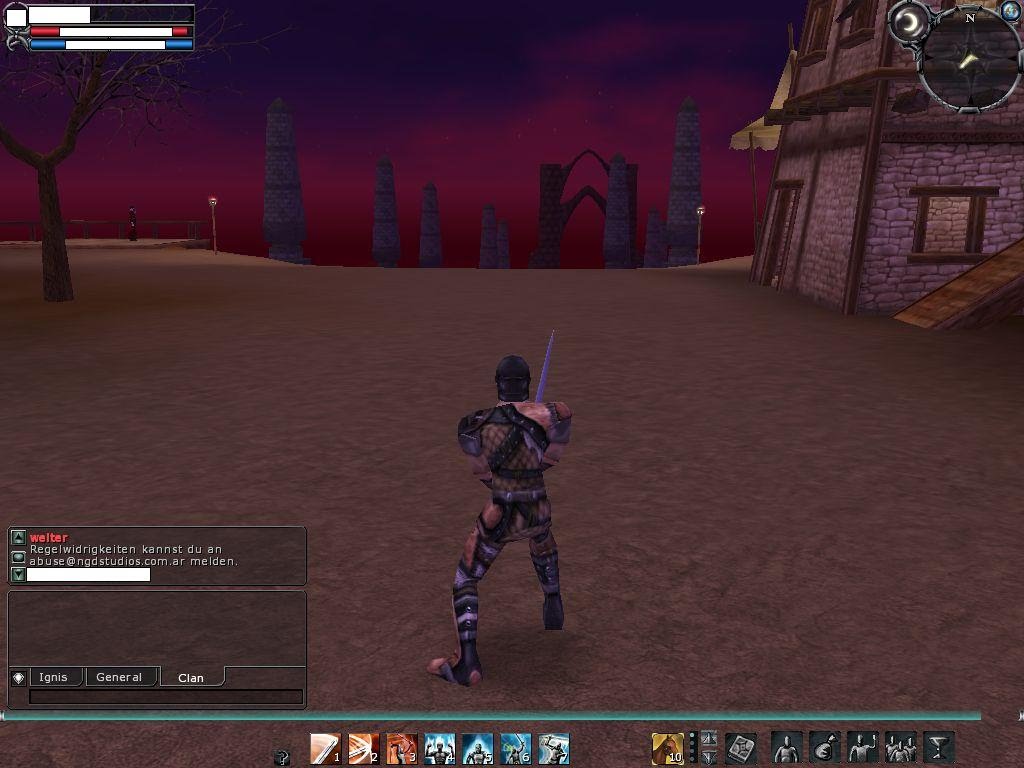Open the inventory bag icon
1024x768 pixels.
click(824, 747)
